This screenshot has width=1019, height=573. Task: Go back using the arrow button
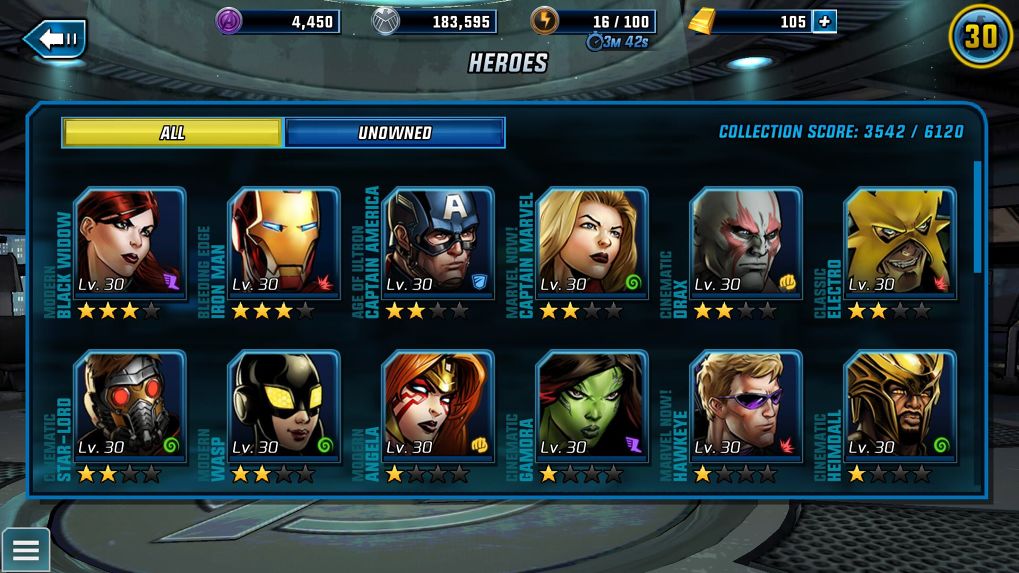[55, 39]
